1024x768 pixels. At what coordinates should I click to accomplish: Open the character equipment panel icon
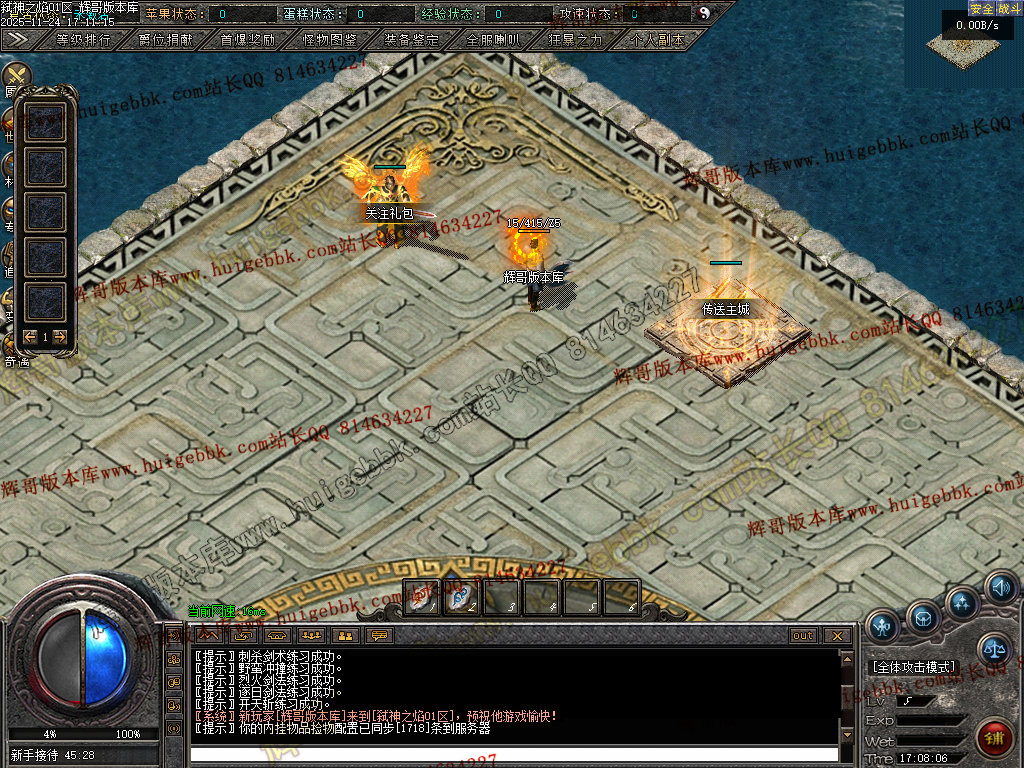click(882, 627)
